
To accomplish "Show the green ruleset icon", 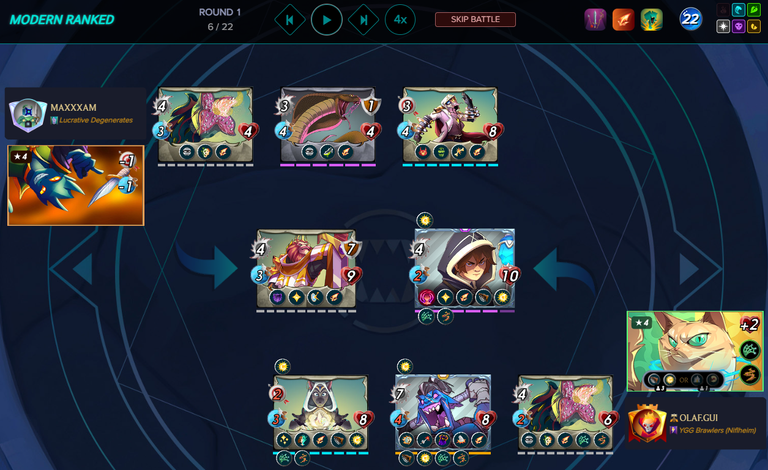I will click(x=652, y=20).
